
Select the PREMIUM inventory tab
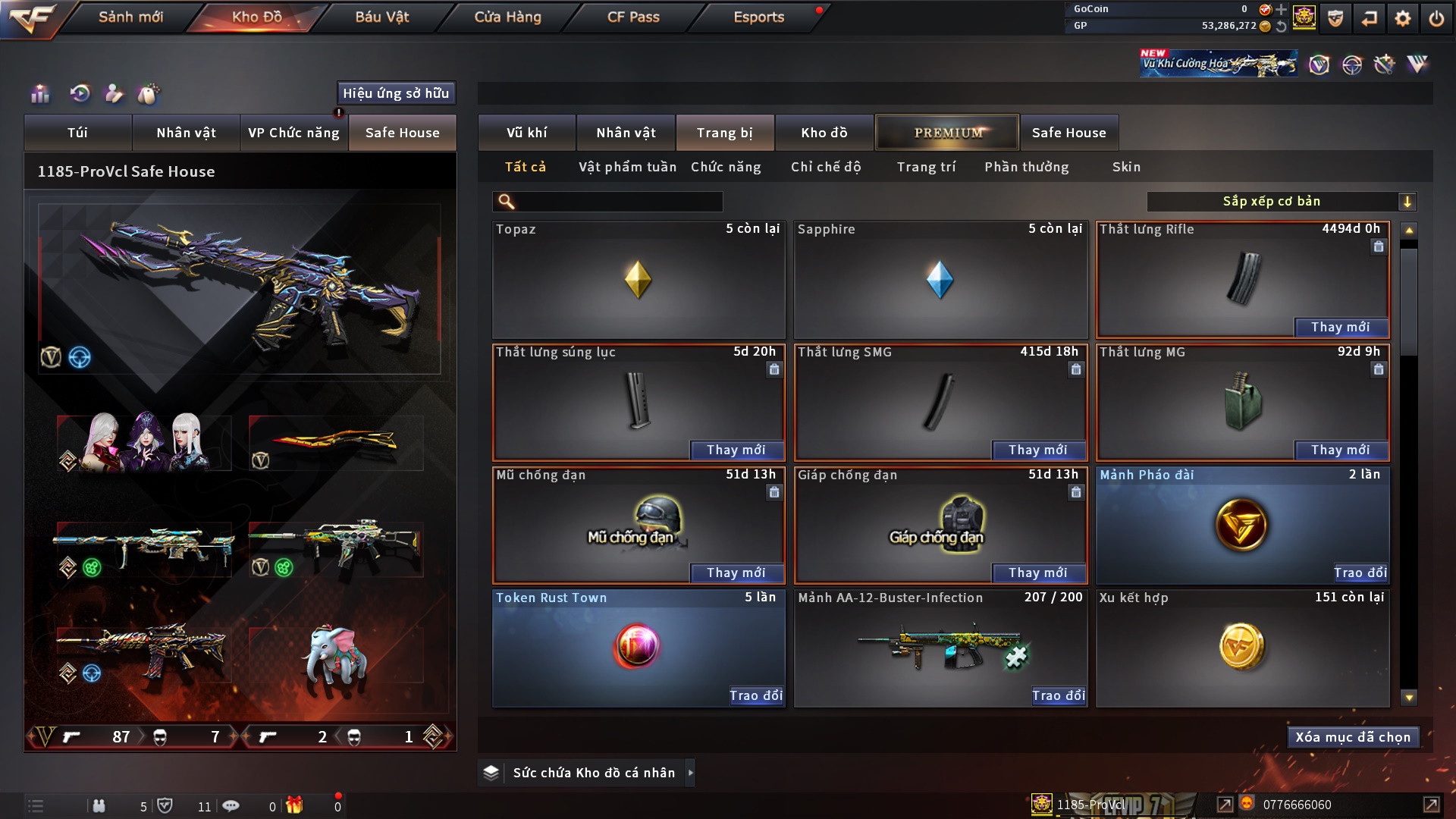(948, 133)
